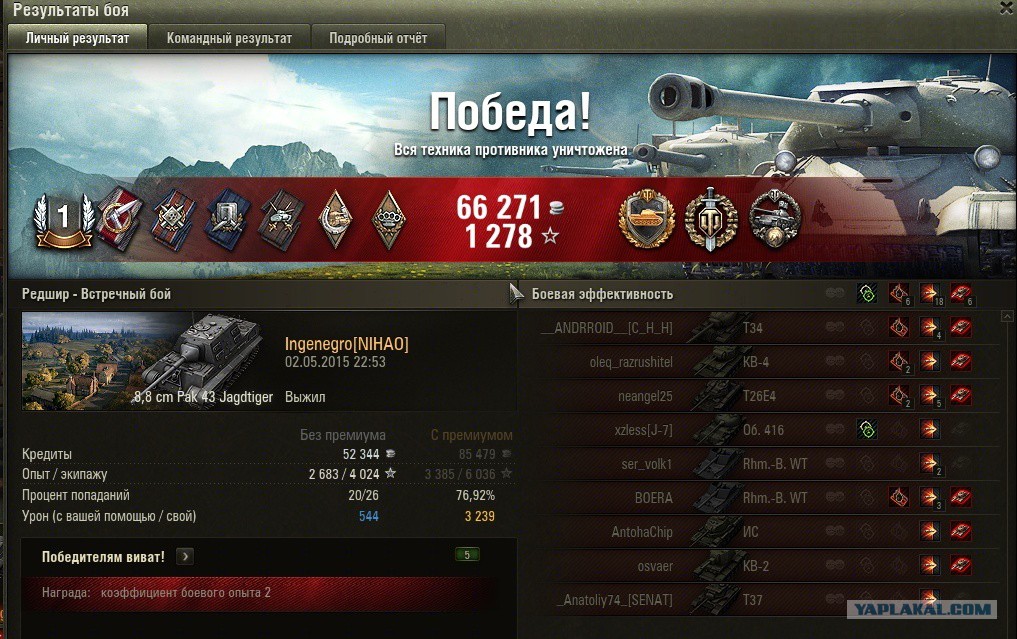Screen dimensions: 1017x639
Task: Click the neangel25 T26E4 row
Action: pos(760,396)
